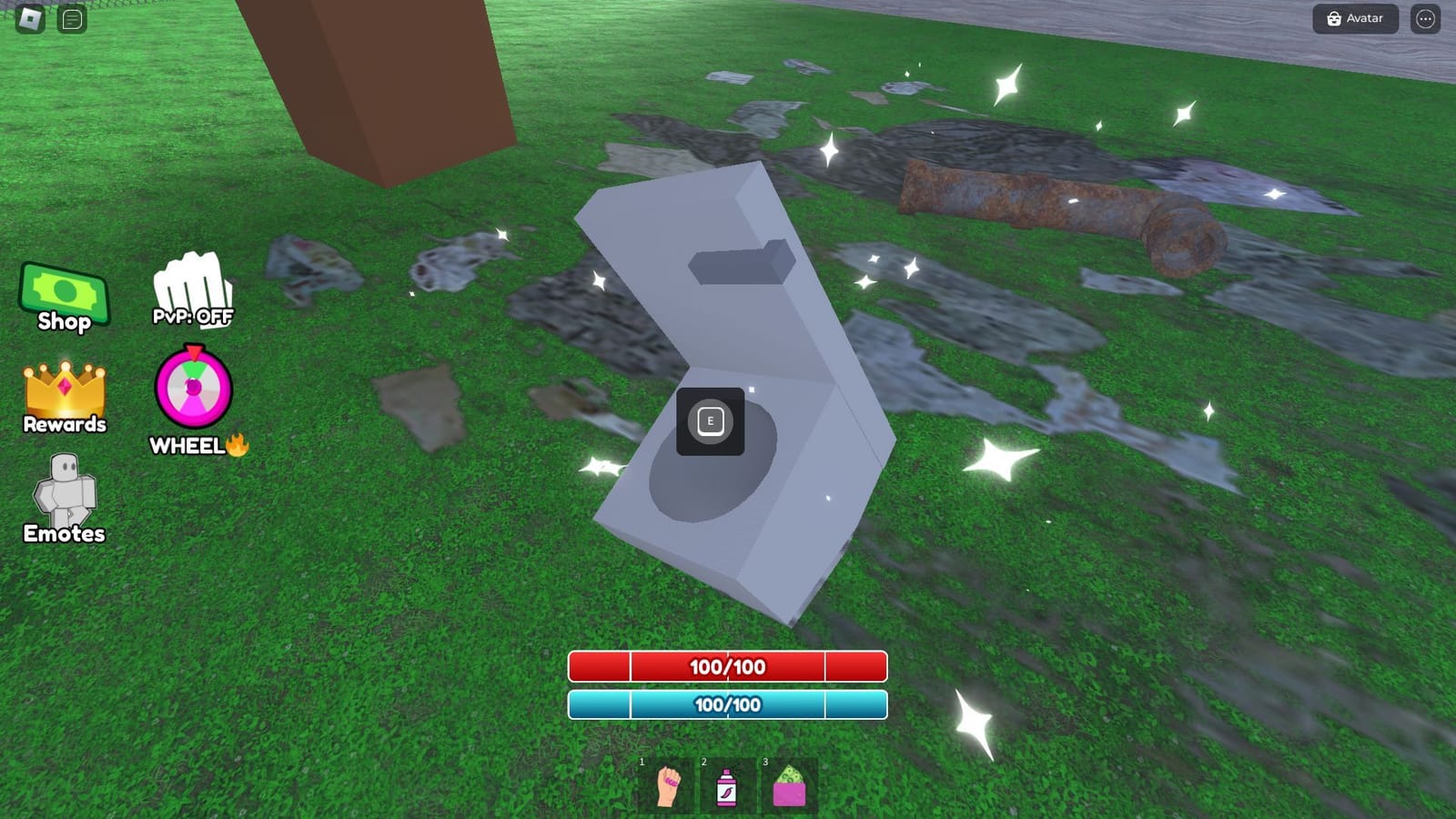Viewport: 1456px width, 819px height.
Task: Click the red 100/100 health bar
Action: (727, 667)
